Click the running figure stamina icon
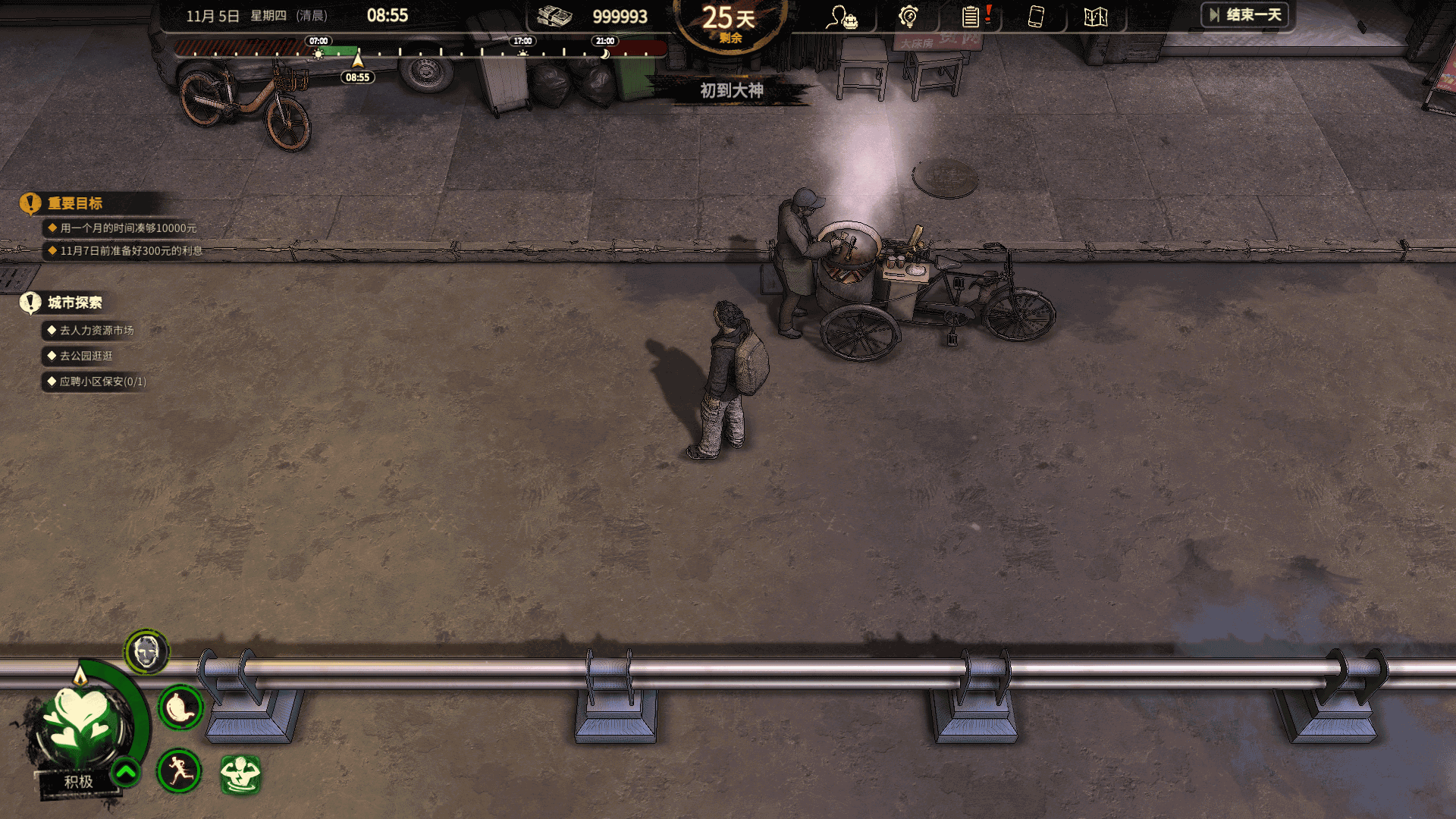Viewport: 1456px width, 819px height. pos(179,771)
